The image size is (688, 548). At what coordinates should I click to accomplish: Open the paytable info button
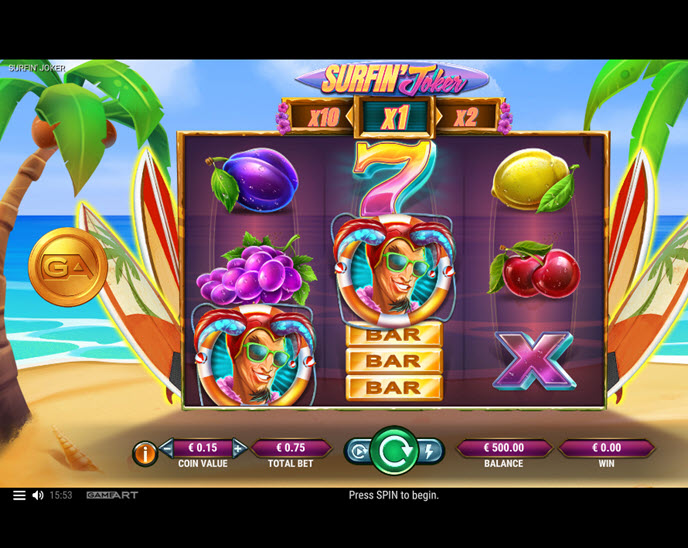pos(145,454)
